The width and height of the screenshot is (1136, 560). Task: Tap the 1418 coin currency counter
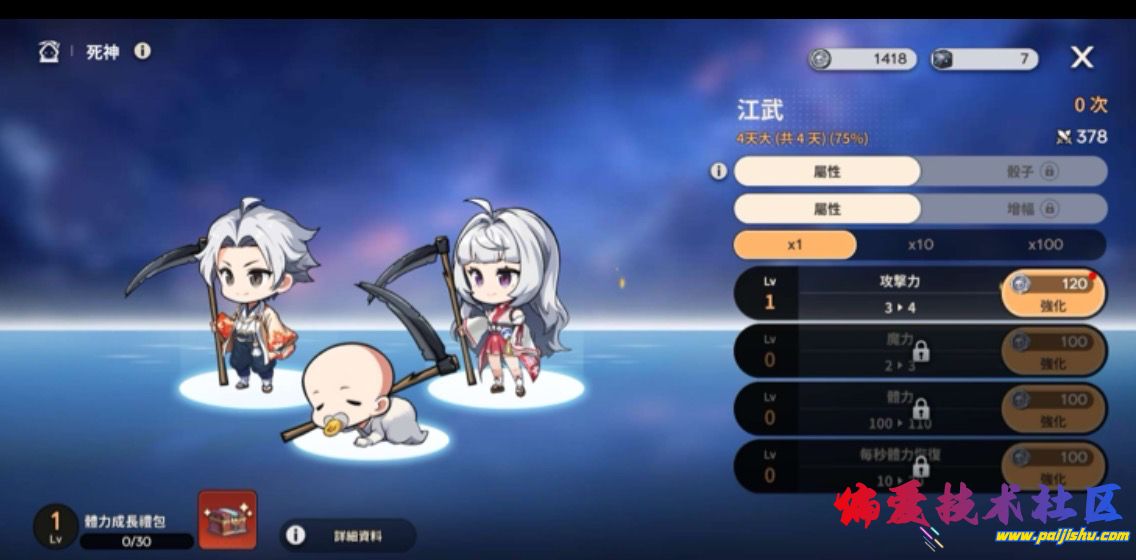[863, 59]
